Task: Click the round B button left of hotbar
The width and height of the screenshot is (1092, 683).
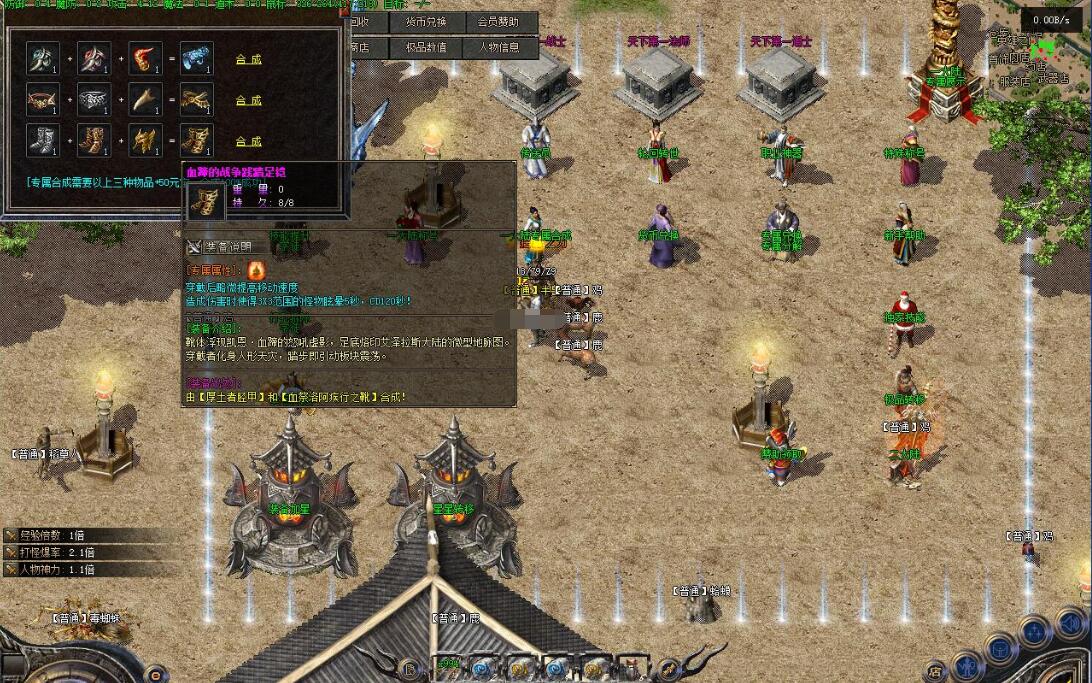Action: point(408,668)
